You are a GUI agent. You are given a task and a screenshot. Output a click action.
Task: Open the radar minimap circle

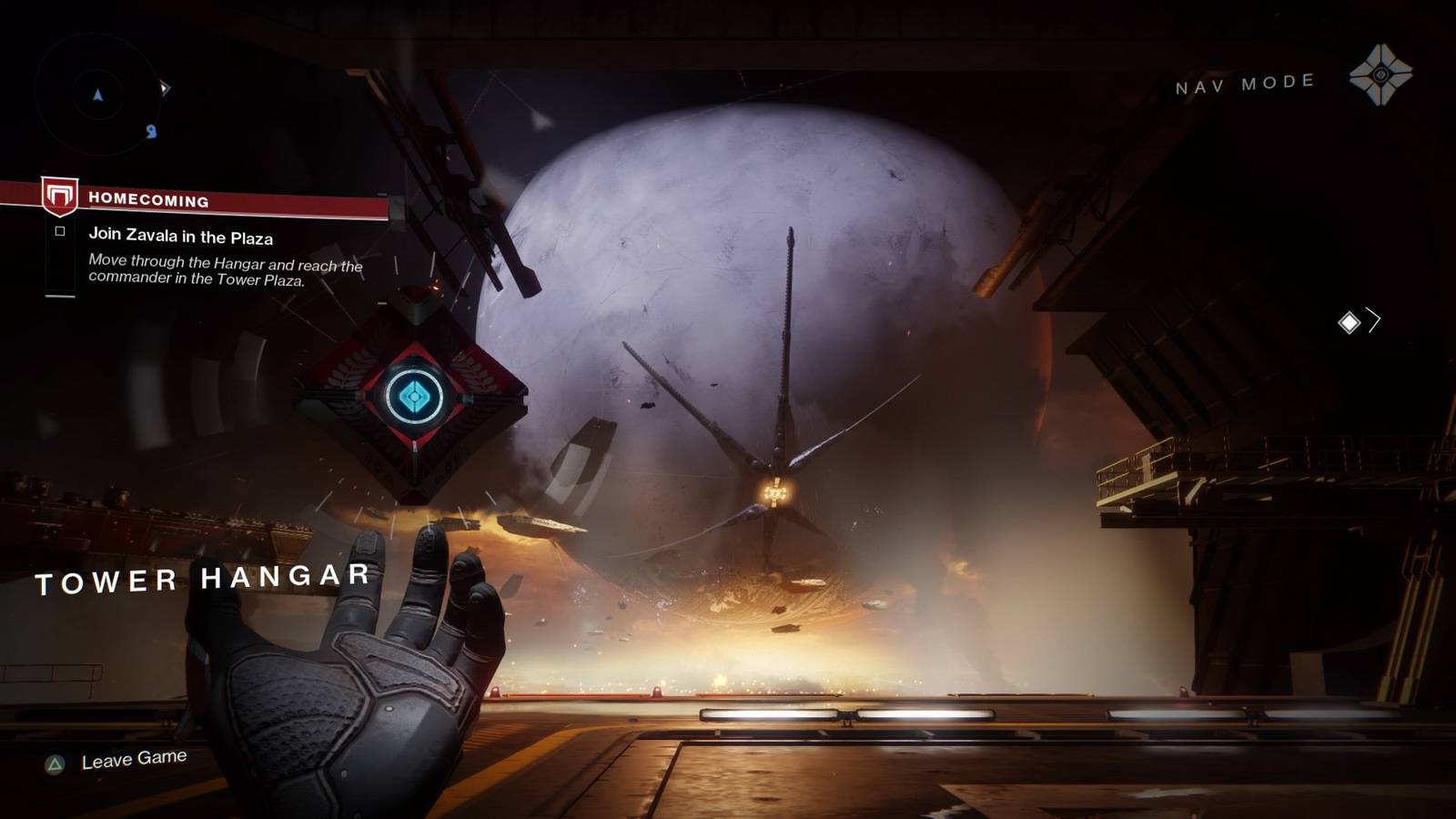98,95
